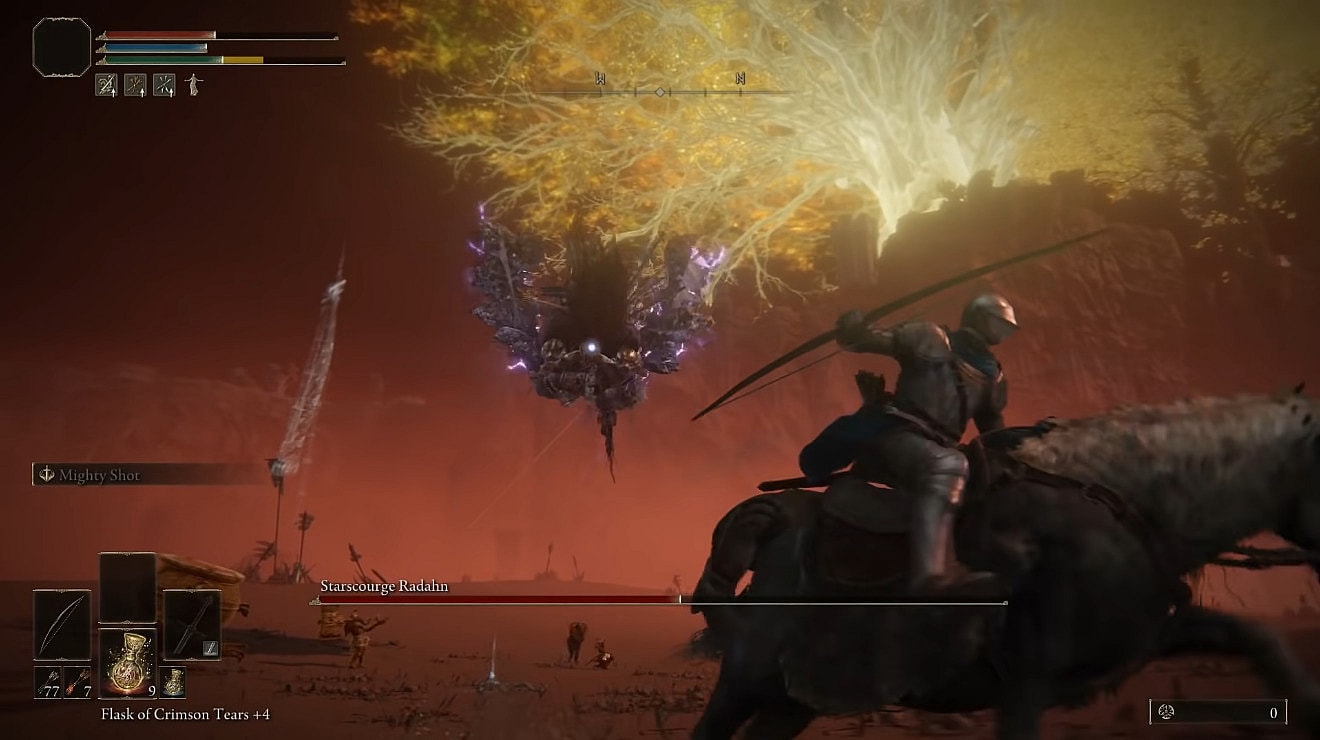Image resolution: width=1320 pixels, height=740 pixels.
Task: Choose the sword weapon slot
Action: [191, 625]
